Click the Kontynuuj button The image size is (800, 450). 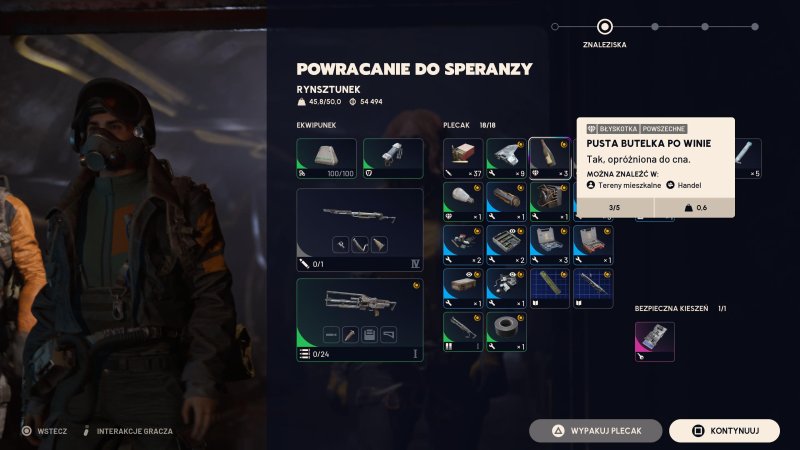724,431
